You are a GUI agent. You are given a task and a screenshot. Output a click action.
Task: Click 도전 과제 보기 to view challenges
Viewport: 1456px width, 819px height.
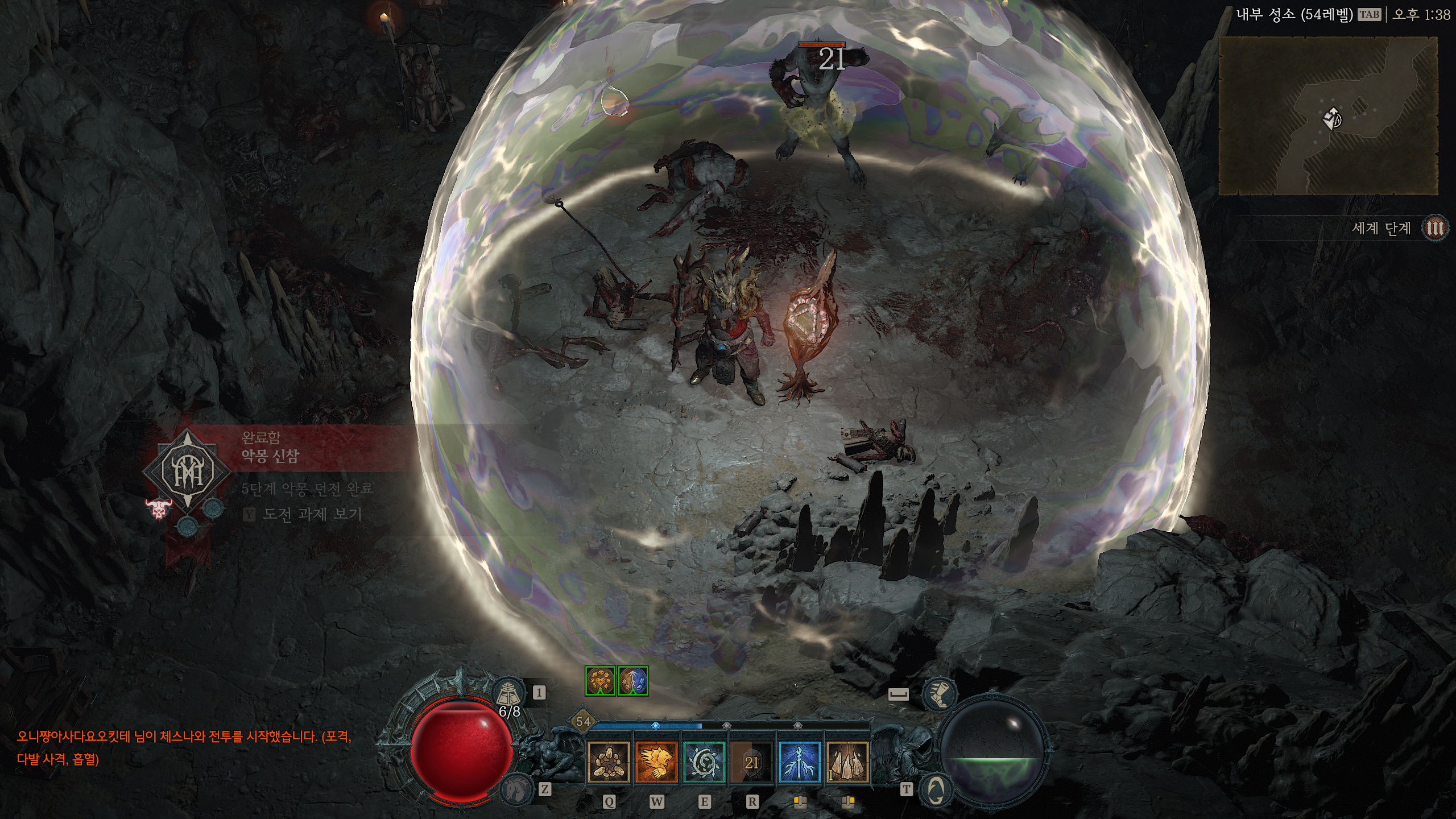[x=312, y=515]
